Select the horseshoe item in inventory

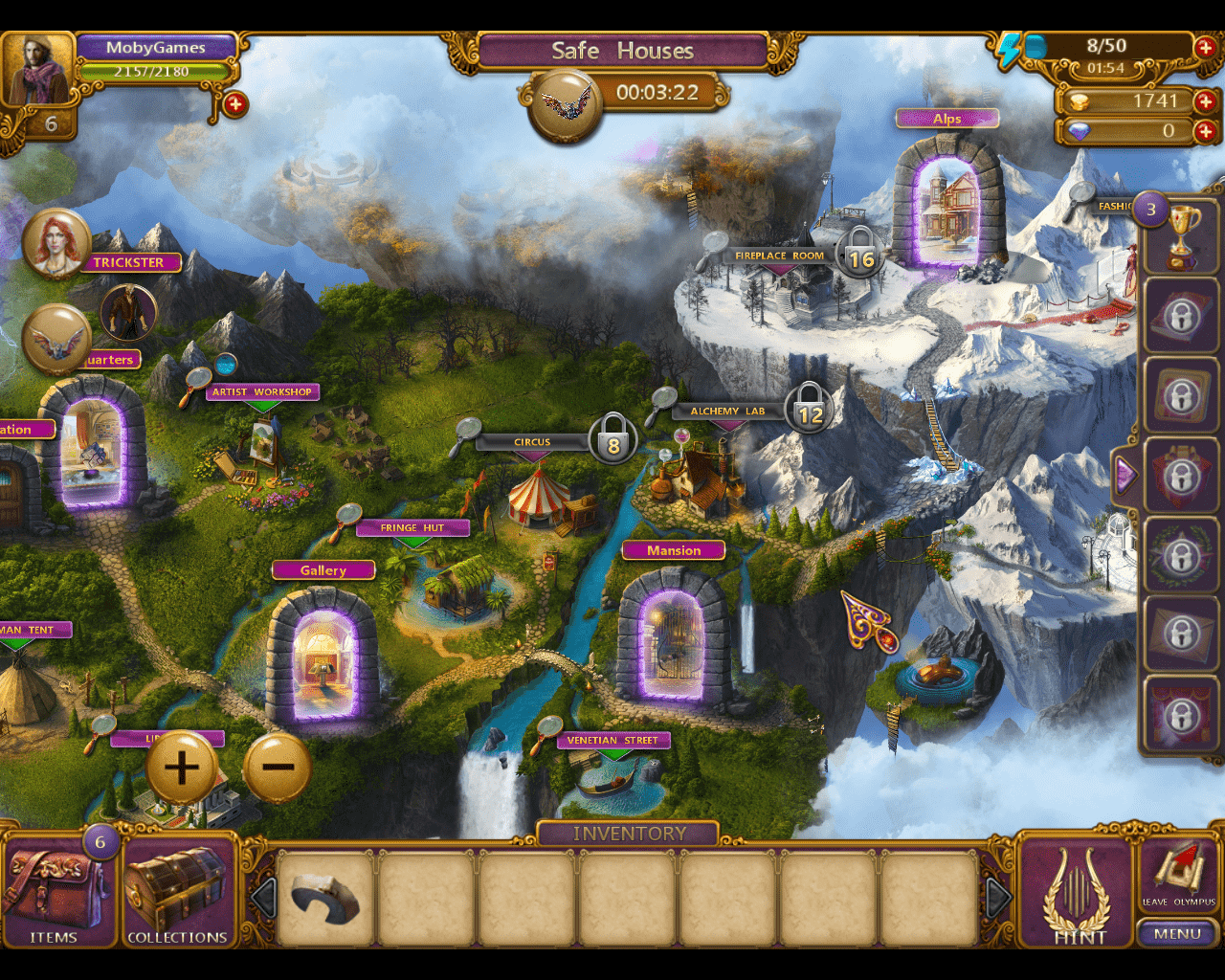(325, 899)
